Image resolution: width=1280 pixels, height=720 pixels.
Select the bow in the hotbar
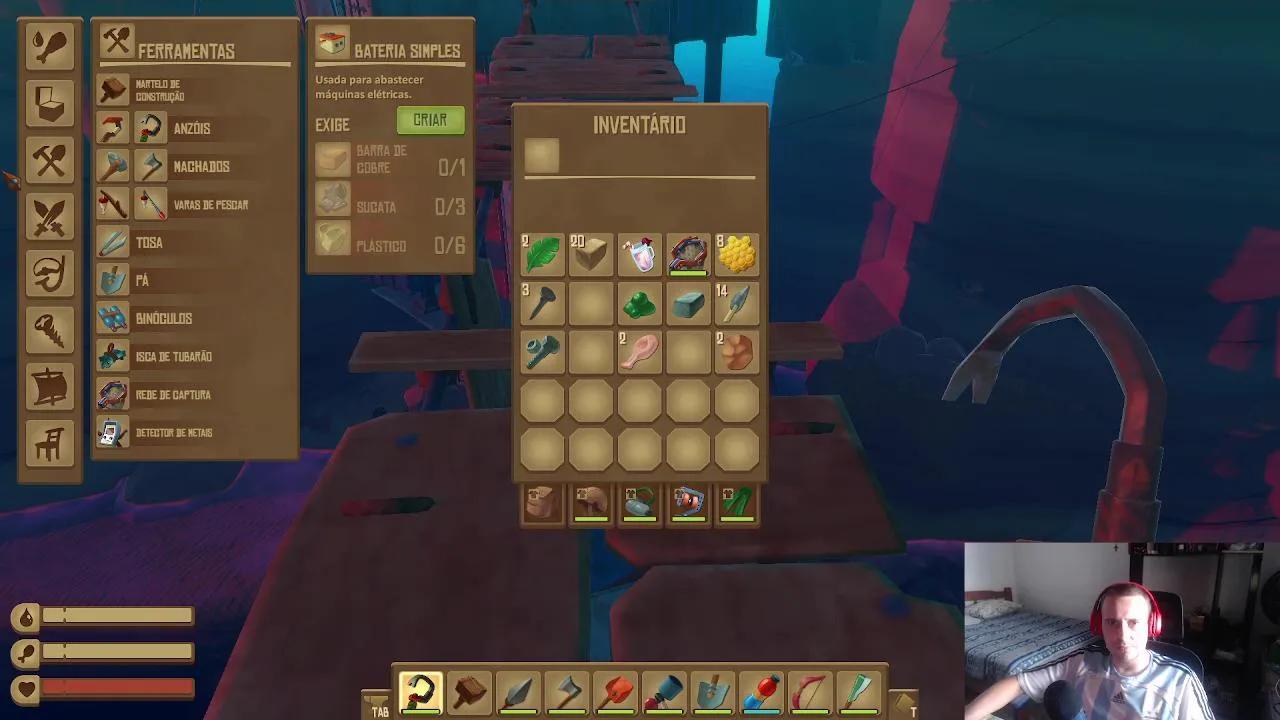[x=808, y=691]
